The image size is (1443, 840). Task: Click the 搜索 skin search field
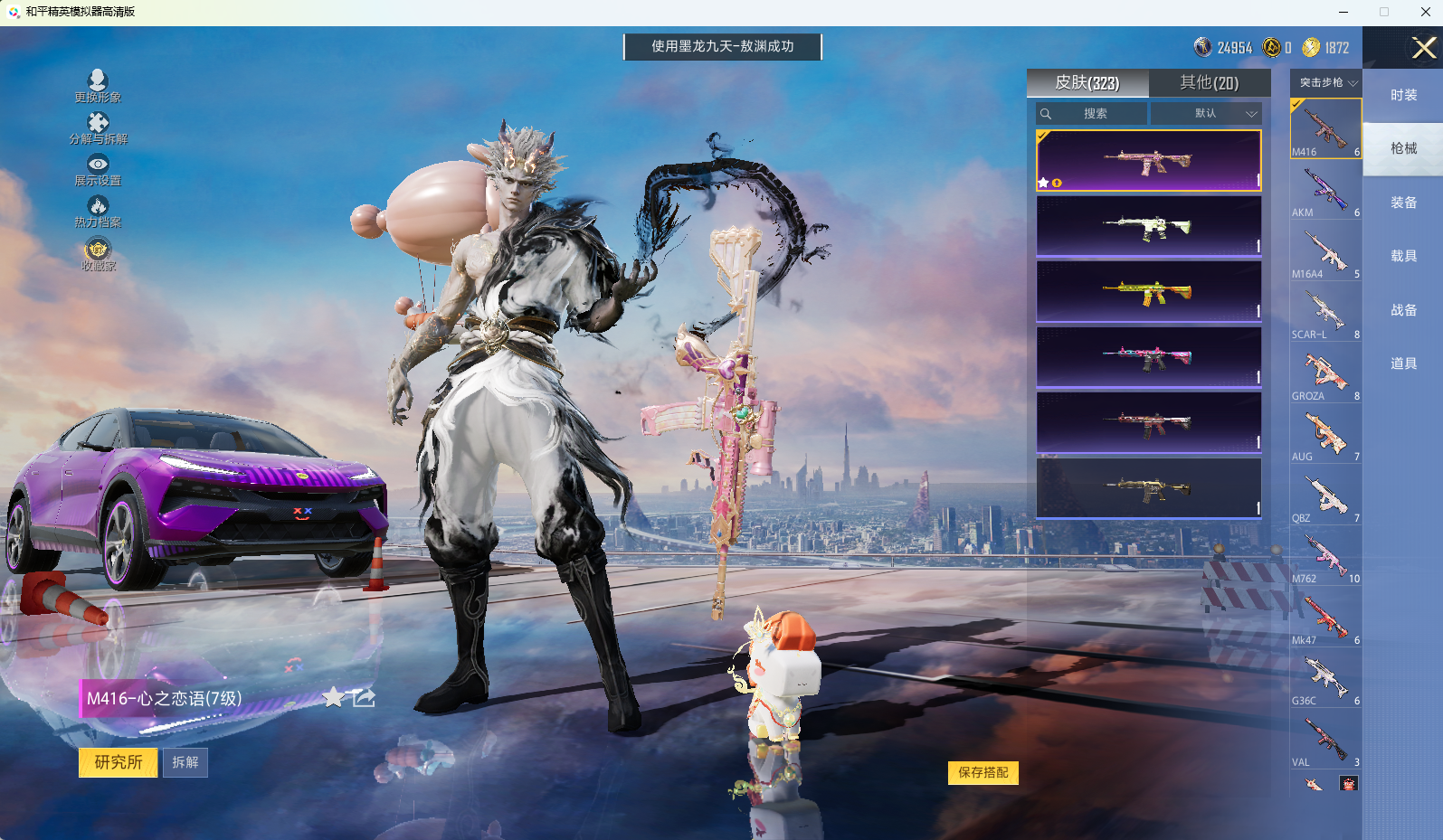[1095, 114]
